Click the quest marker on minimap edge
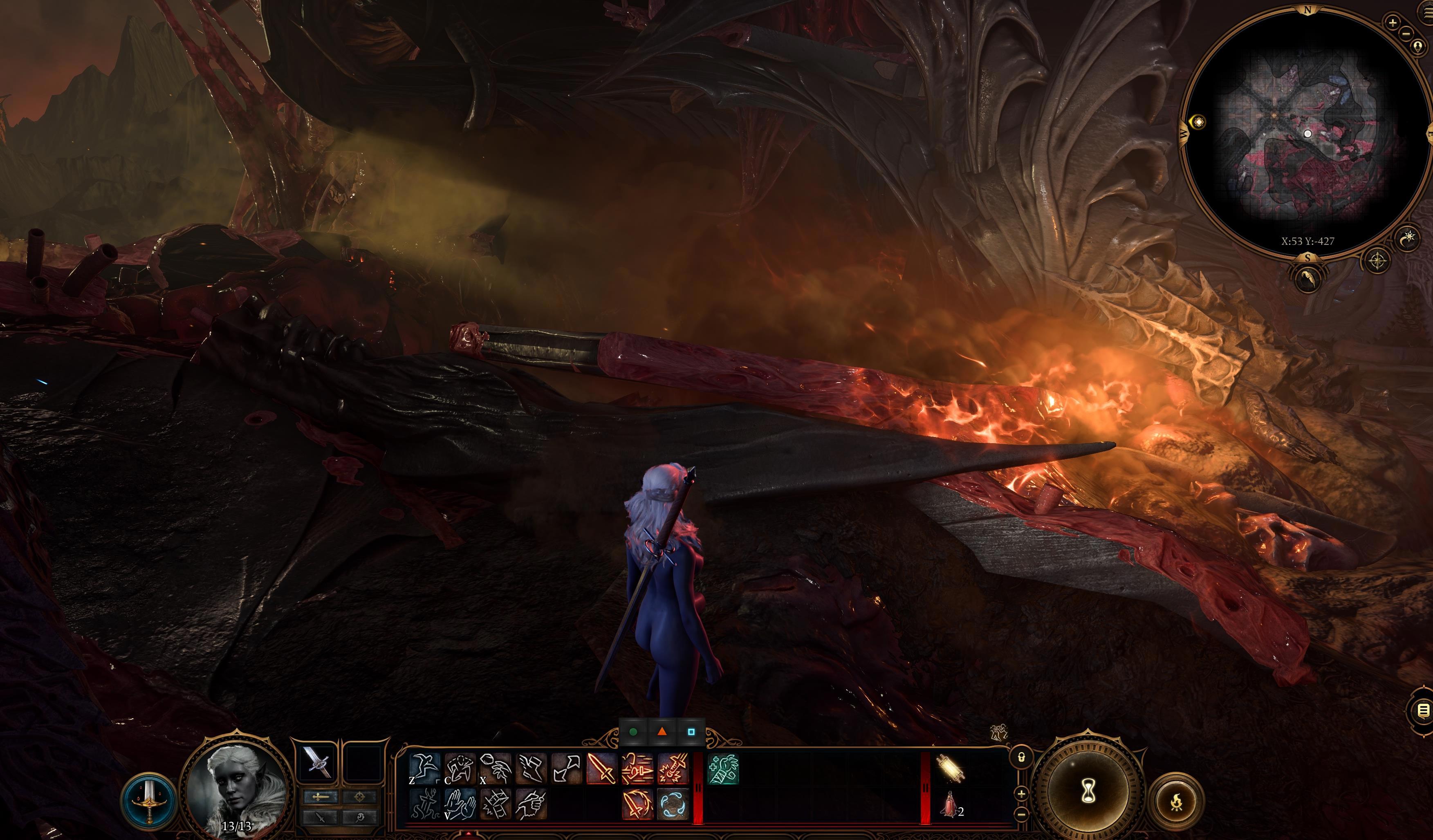The image size is (1433, 840). tap(1198, 122)
